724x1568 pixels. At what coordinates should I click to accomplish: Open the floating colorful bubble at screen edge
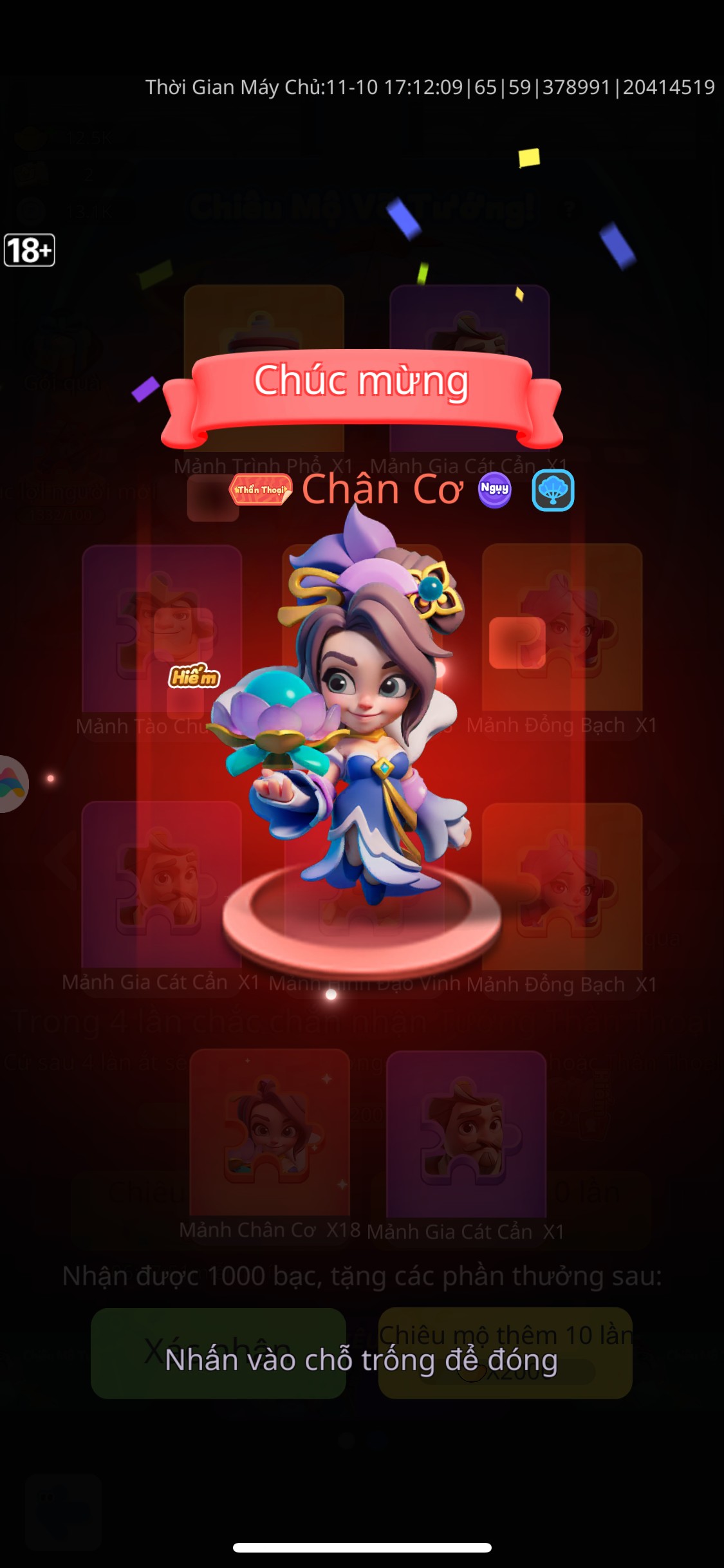click(12, 783)
